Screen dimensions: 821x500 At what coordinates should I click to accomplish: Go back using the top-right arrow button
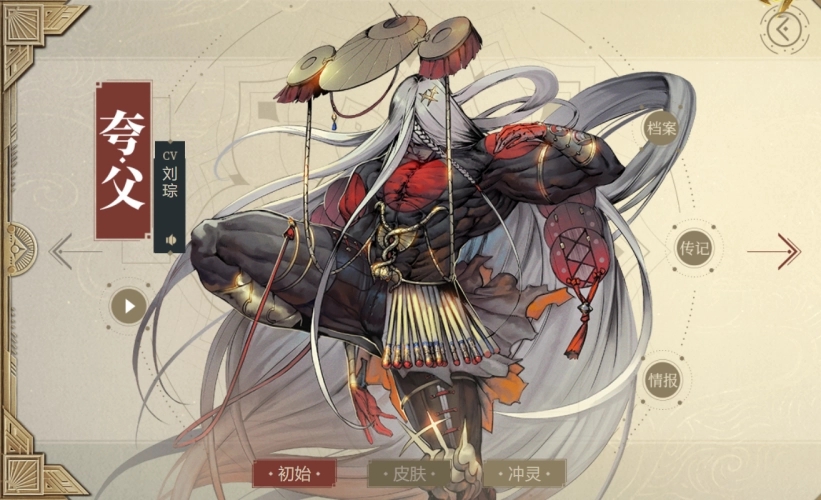784,31
